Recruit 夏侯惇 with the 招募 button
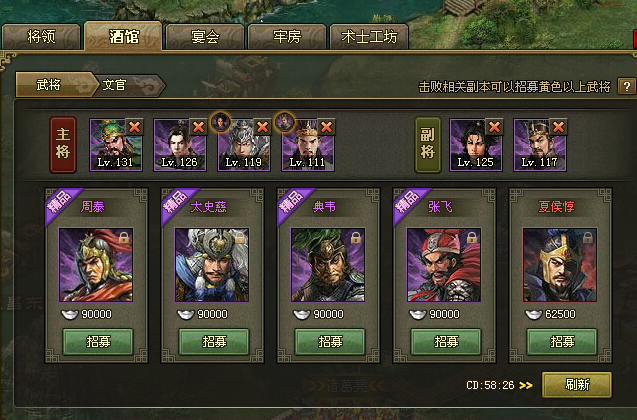Viewport: 637px width, 420px height. coord(561,340)
